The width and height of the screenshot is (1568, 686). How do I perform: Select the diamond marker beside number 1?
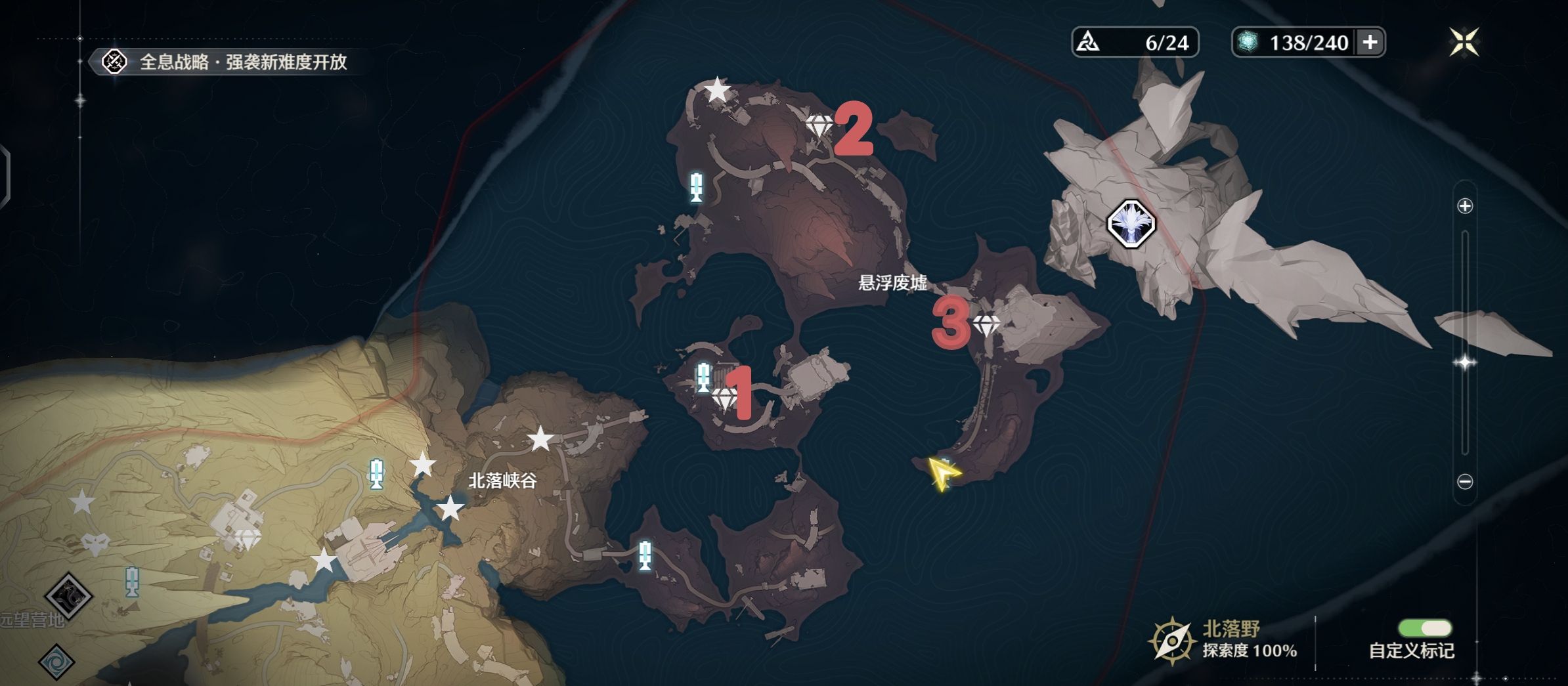click(x=725, y=398)
